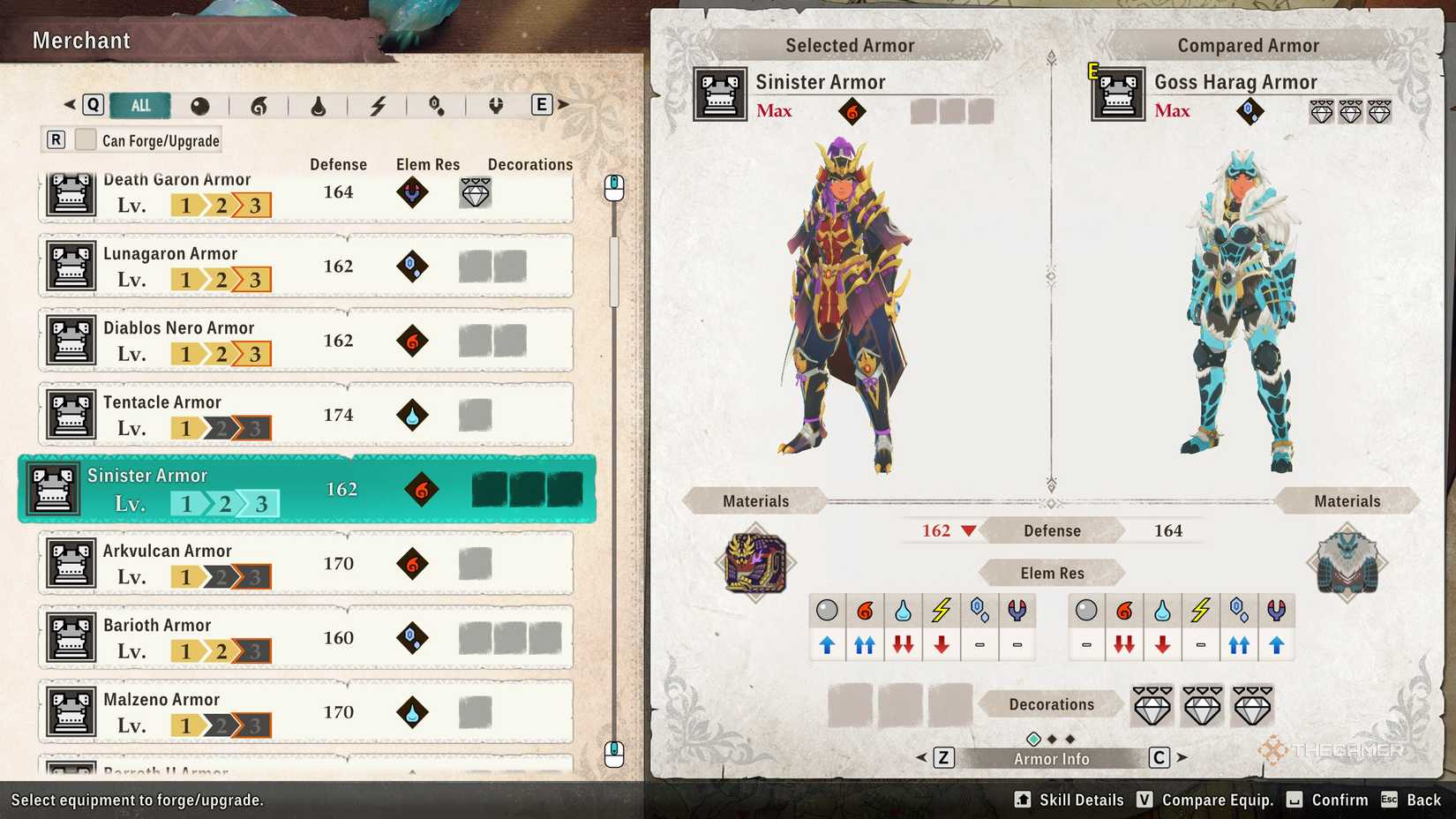Select the thunder element filter icon
Image resolution: width=1456 pixels, height=819 pixels.
379,105
